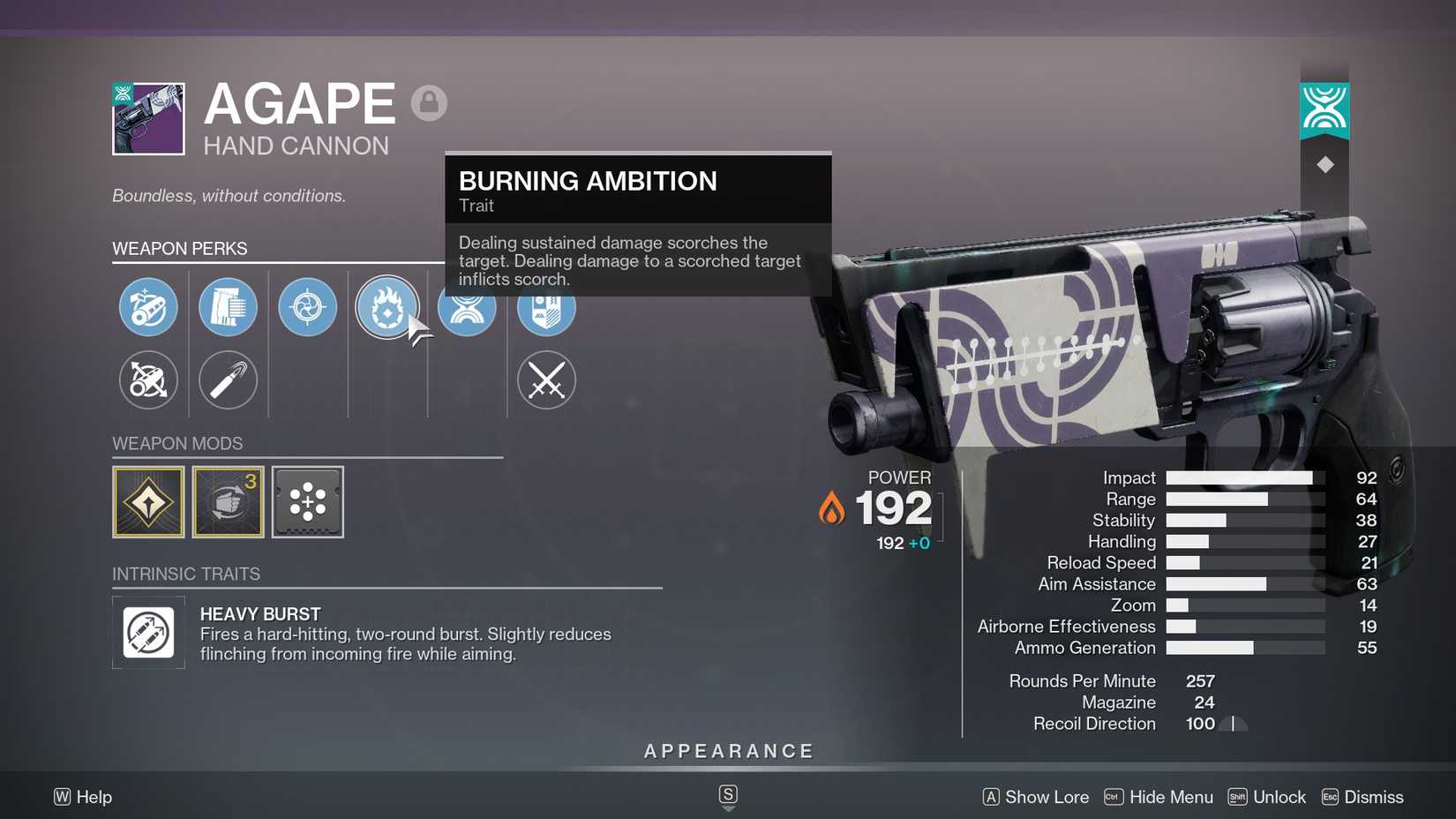Switch to the Appearance tab

coord(727,750)
